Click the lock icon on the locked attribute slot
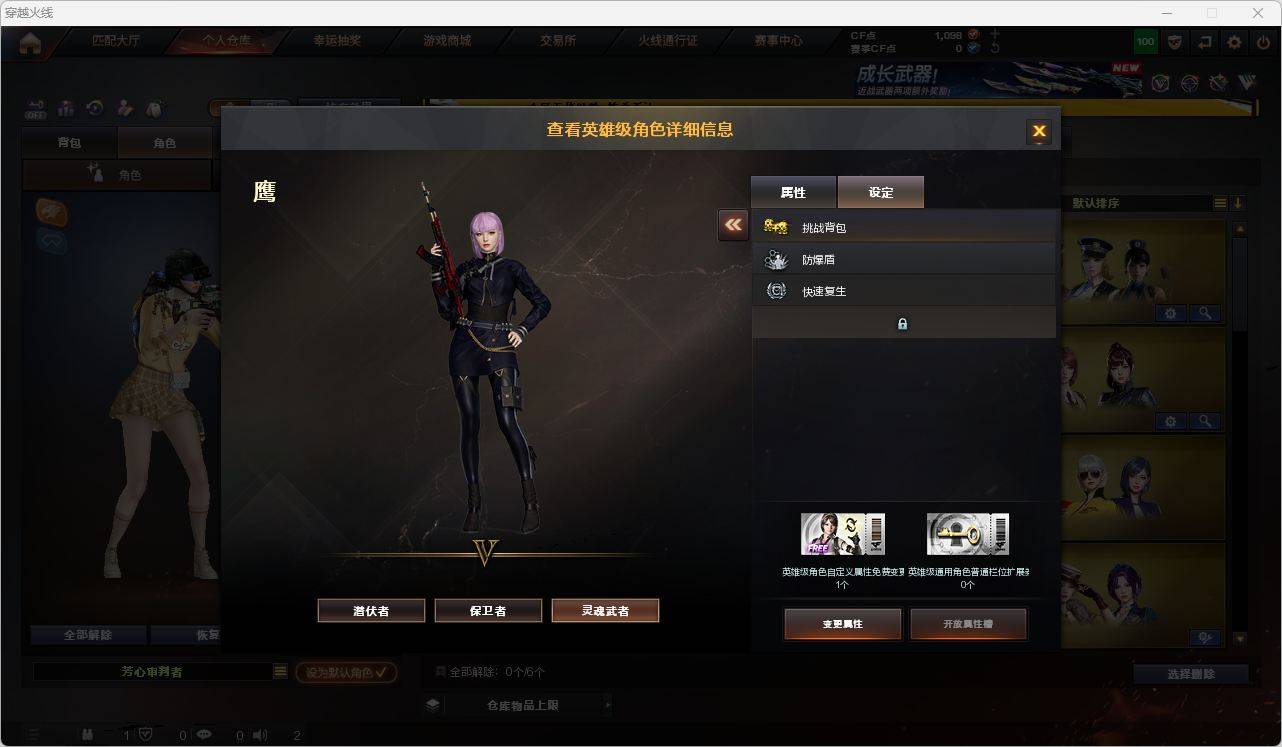1282x747 pixels. (x=902, y=323)
